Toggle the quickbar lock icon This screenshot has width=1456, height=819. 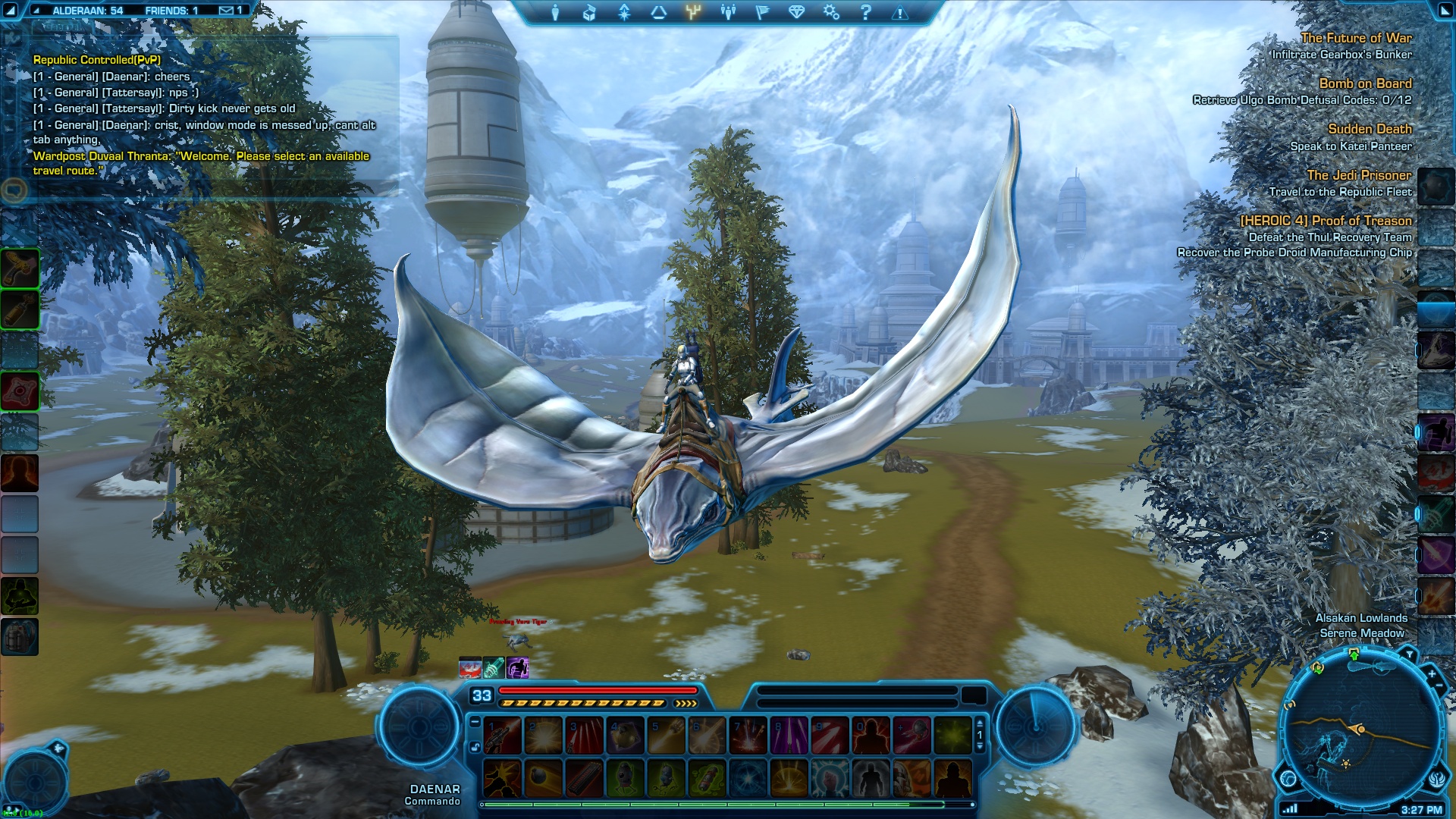pyautogui.click(x=475, y=747)
